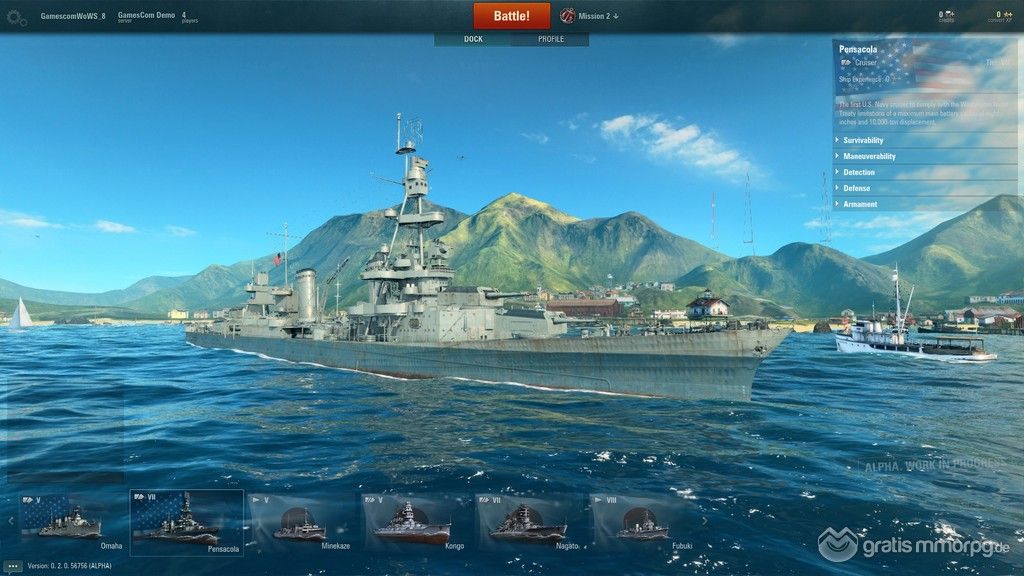1024x576 pixels.
Task: Open the Armament stats section
Action: click(860, 204)
